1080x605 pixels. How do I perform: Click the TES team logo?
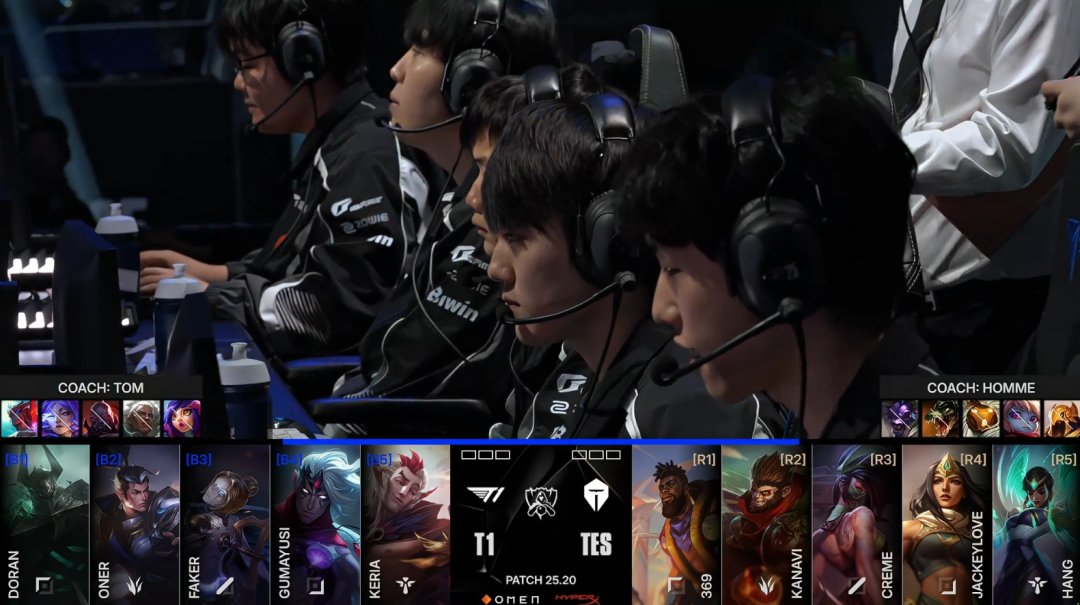tap(596, 494)
